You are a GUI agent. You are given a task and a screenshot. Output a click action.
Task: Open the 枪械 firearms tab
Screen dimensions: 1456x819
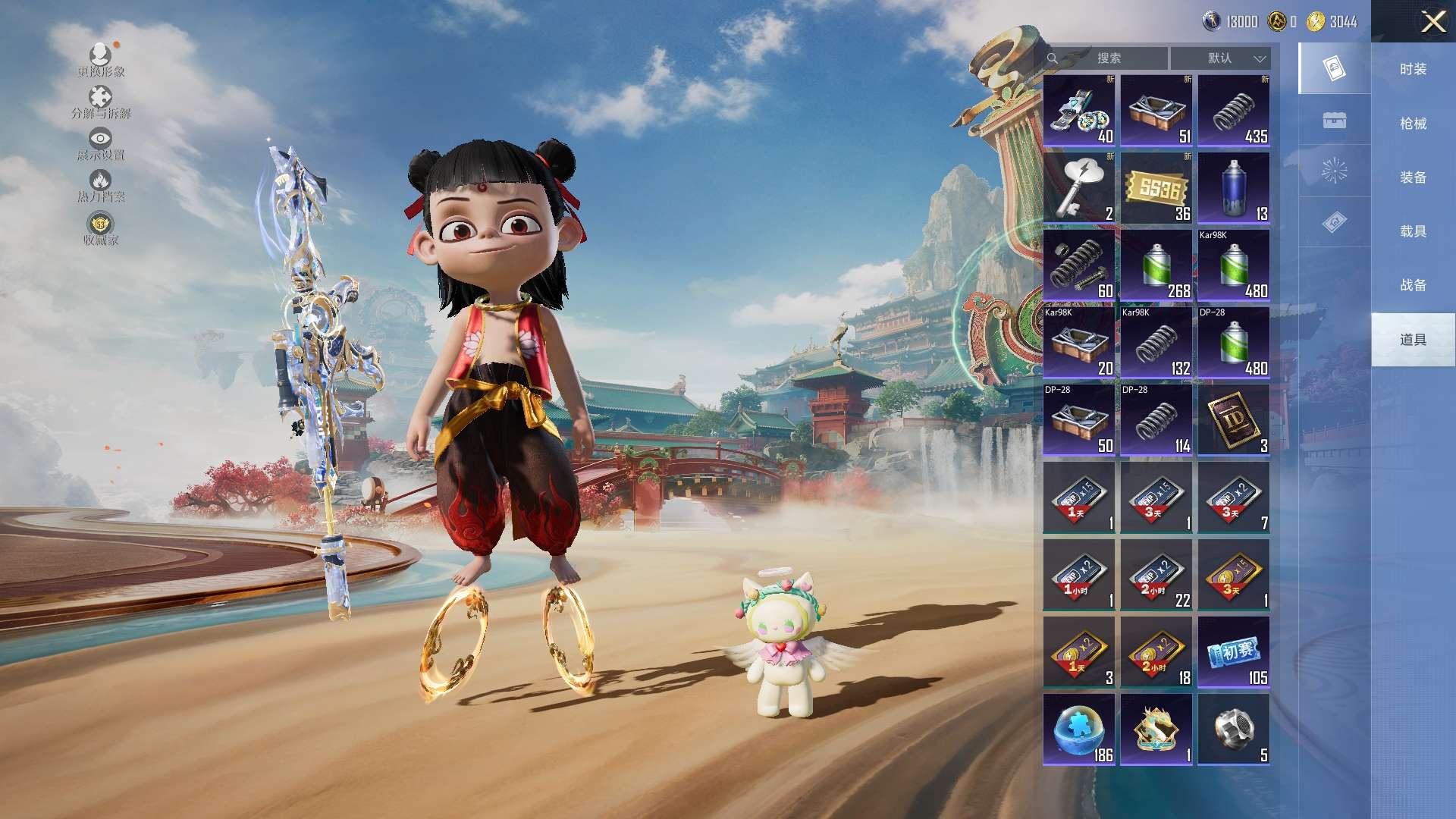[1413, 124]
